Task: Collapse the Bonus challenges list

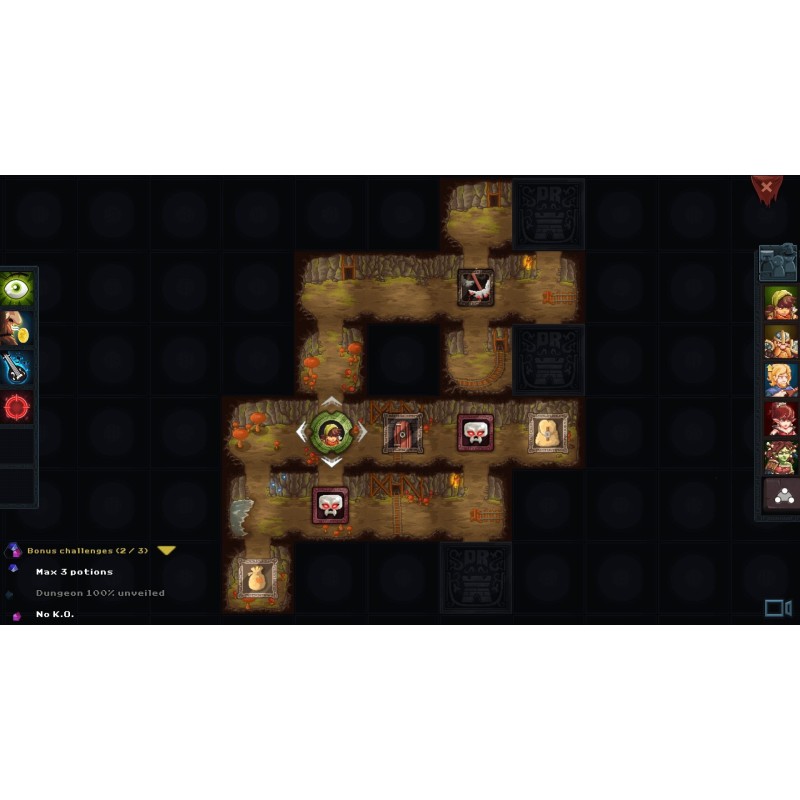Action: pos(167,550)
